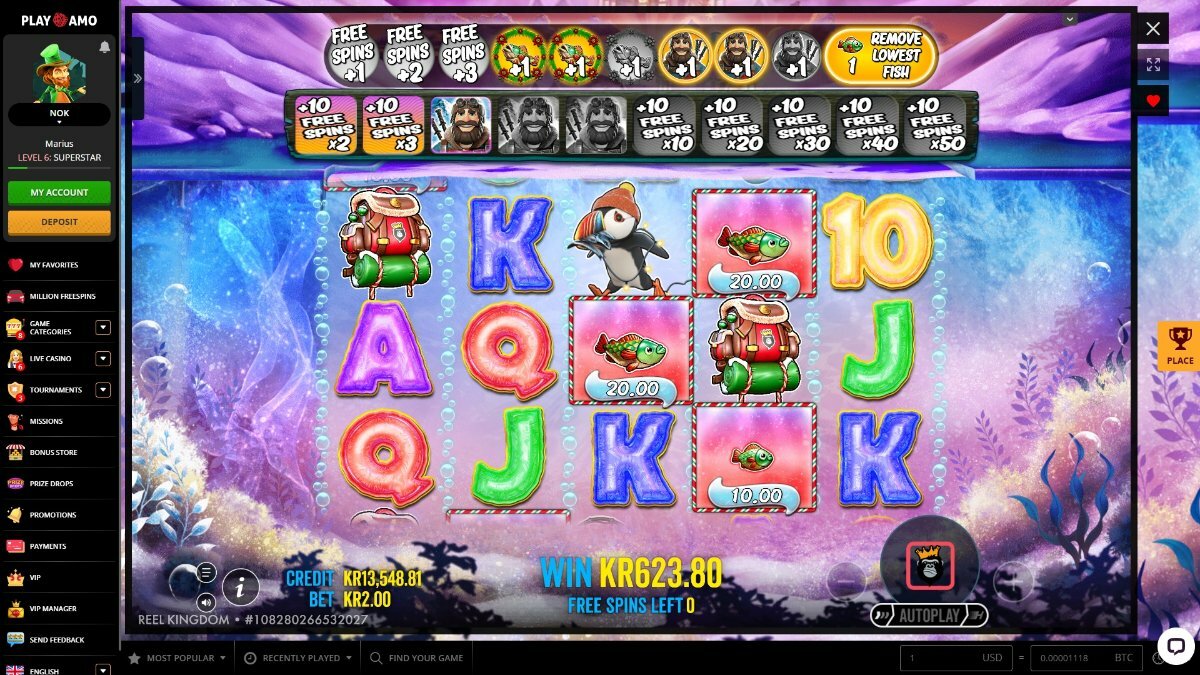
Task: Increase the bet with the plus button
Action: 1012,581
